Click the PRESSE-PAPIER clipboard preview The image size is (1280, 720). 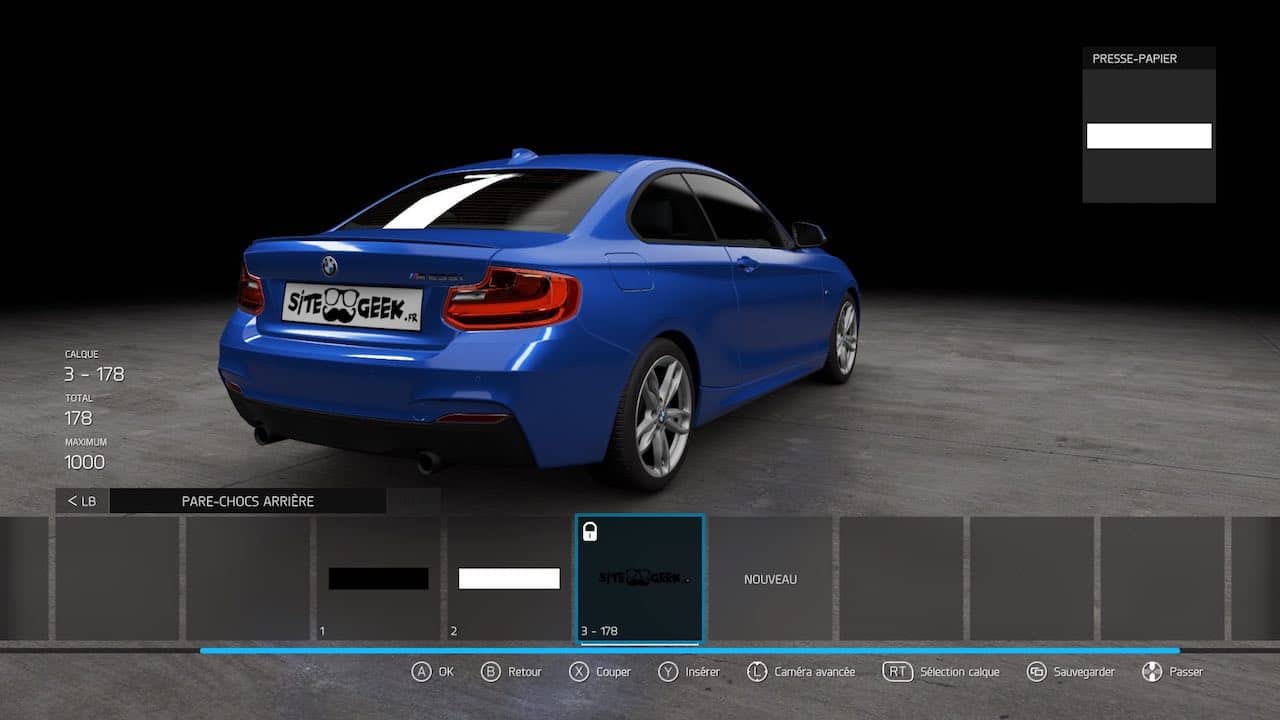click(1149, 136)
